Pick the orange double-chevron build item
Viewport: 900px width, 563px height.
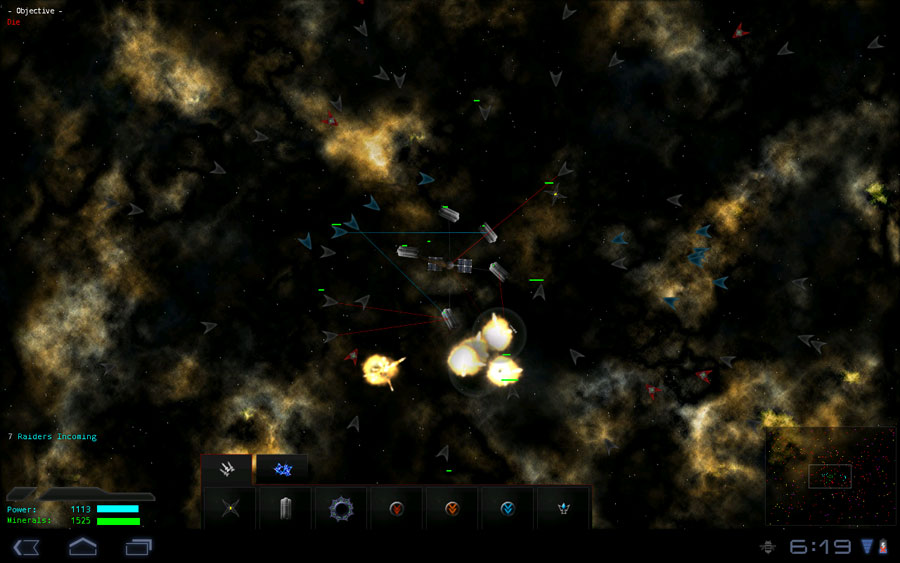pyautogui.click(x=452, y=508)
